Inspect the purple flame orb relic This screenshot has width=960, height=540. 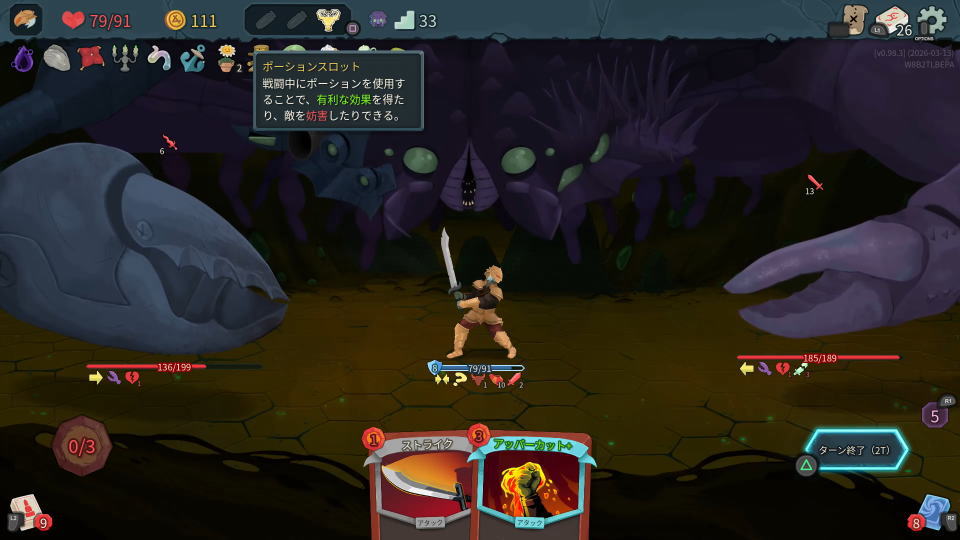coord(23,59)
